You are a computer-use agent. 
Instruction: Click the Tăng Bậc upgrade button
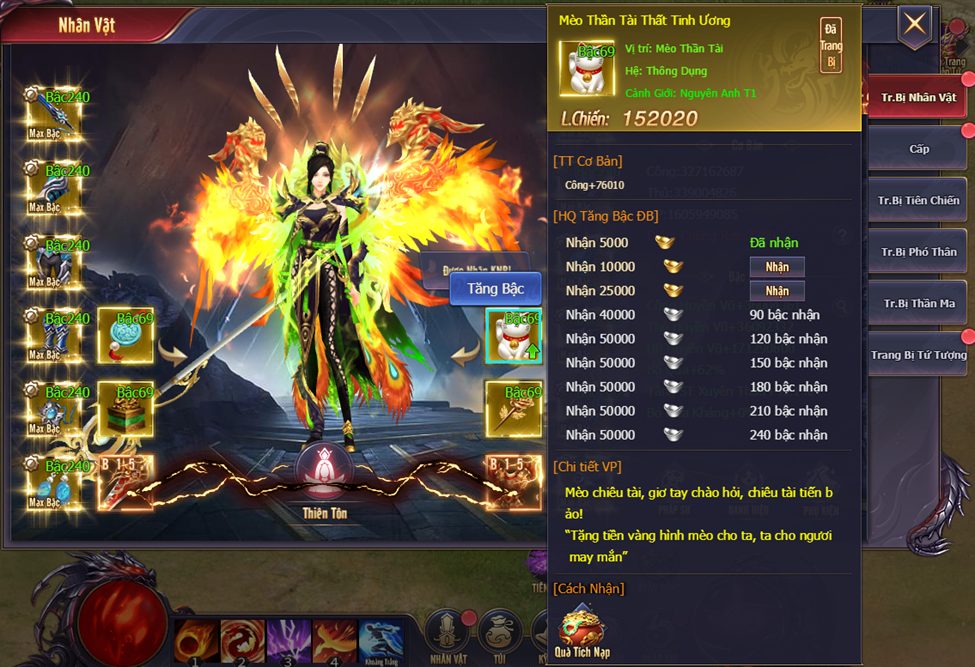pyautogui.click(x=495, y=289)
